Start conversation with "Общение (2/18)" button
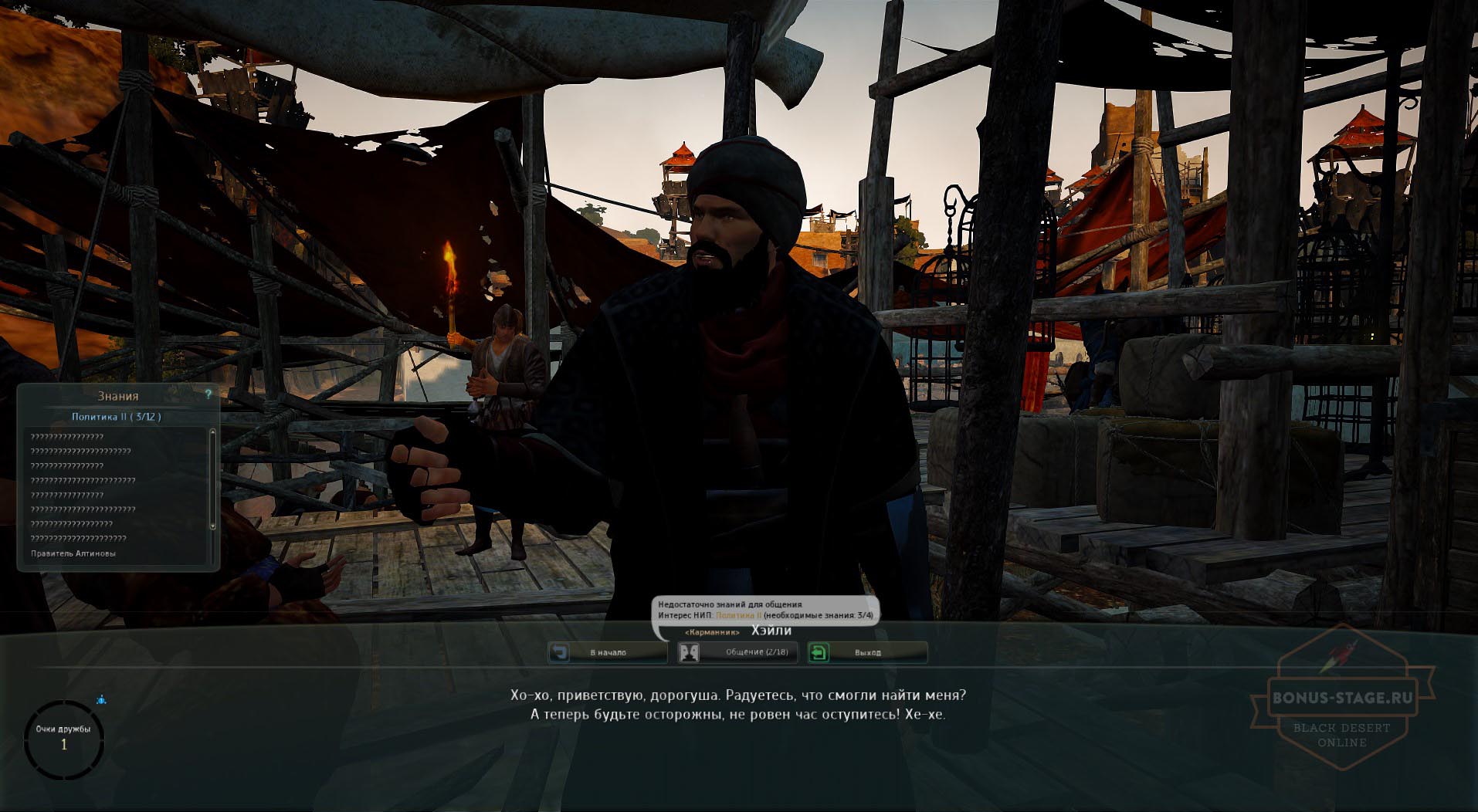 pos(737,653)
